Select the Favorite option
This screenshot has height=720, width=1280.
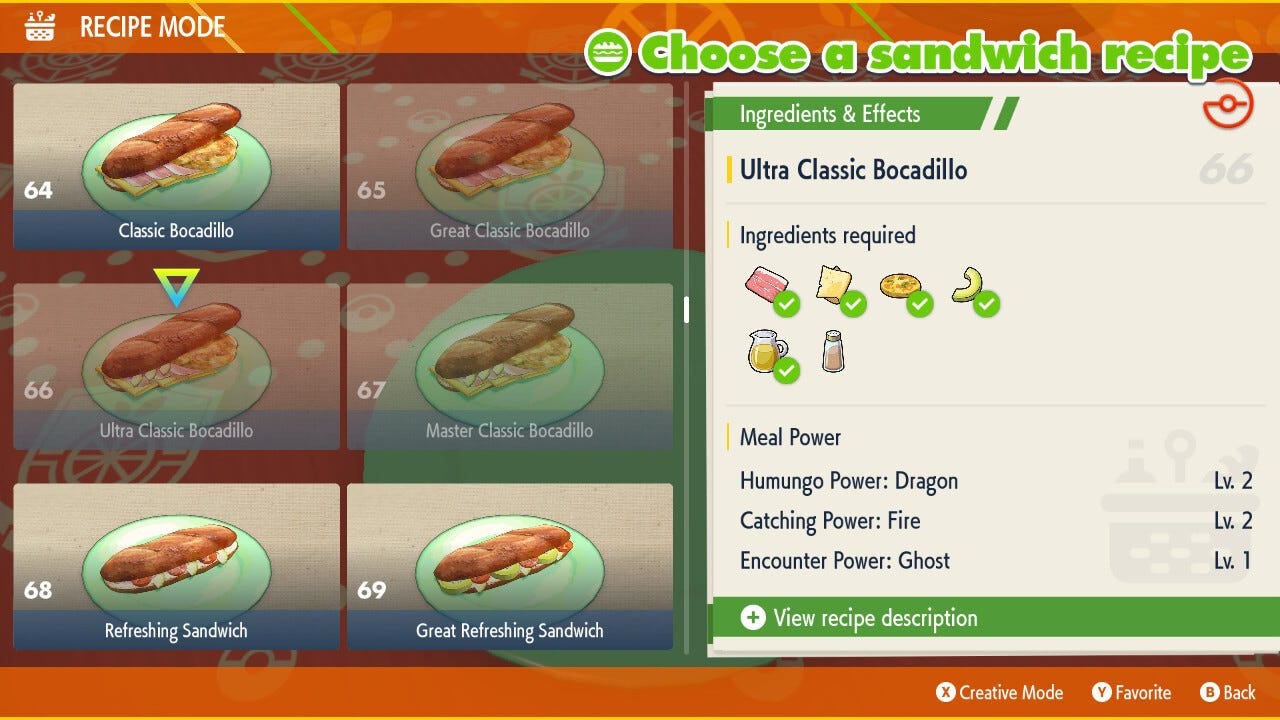(x=1132, y=692)
